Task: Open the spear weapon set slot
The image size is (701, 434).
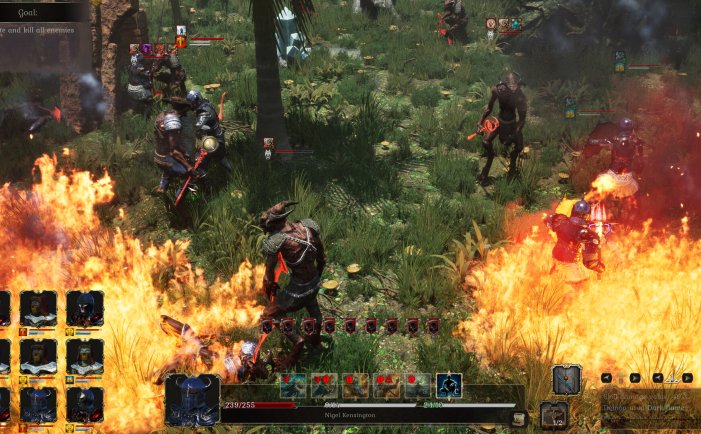Action: (566, 379)
